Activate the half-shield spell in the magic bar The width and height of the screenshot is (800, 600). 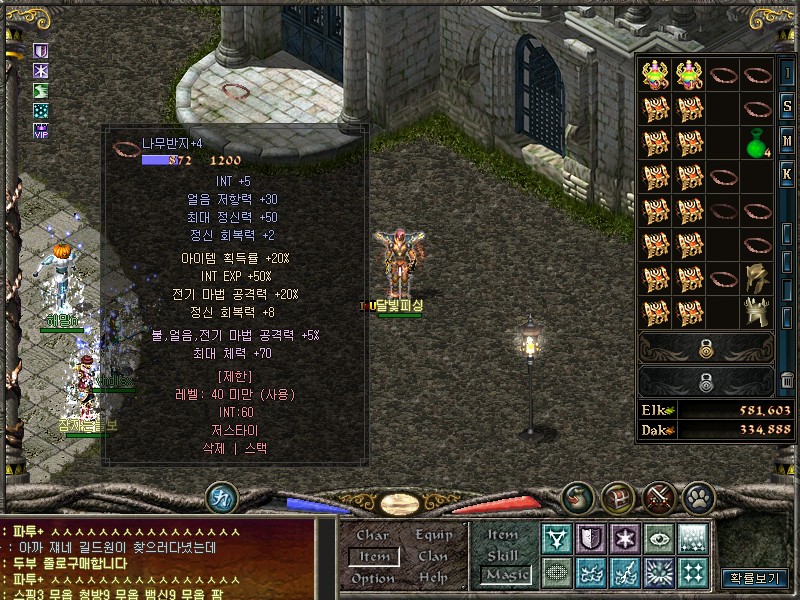point(591,539)
